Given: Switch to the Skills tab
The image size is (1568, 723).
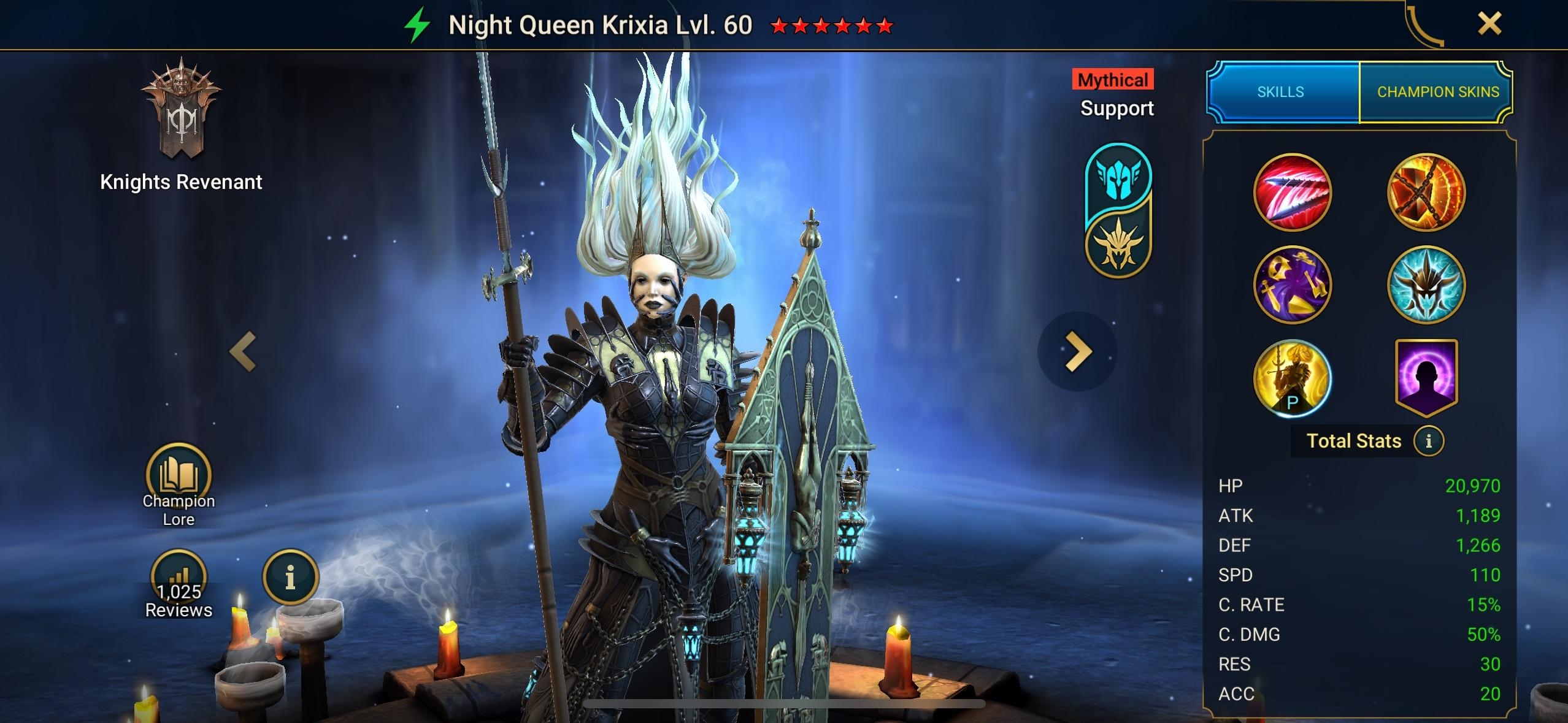Looking at the screenshot, I should pyautogui.click(x=1281, y=92).
